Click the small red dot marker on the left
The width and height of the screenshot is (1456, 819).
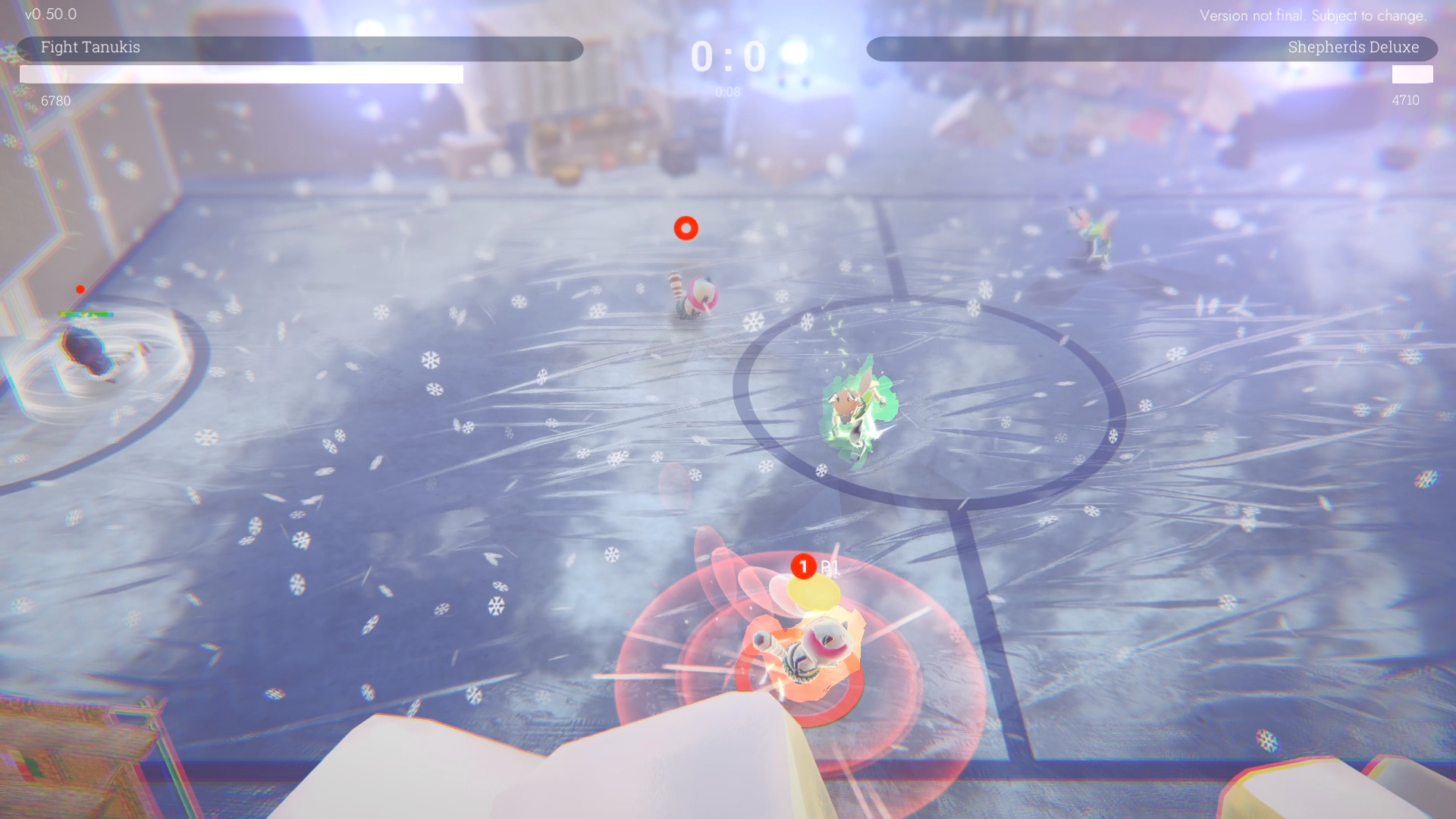[81, 289]
